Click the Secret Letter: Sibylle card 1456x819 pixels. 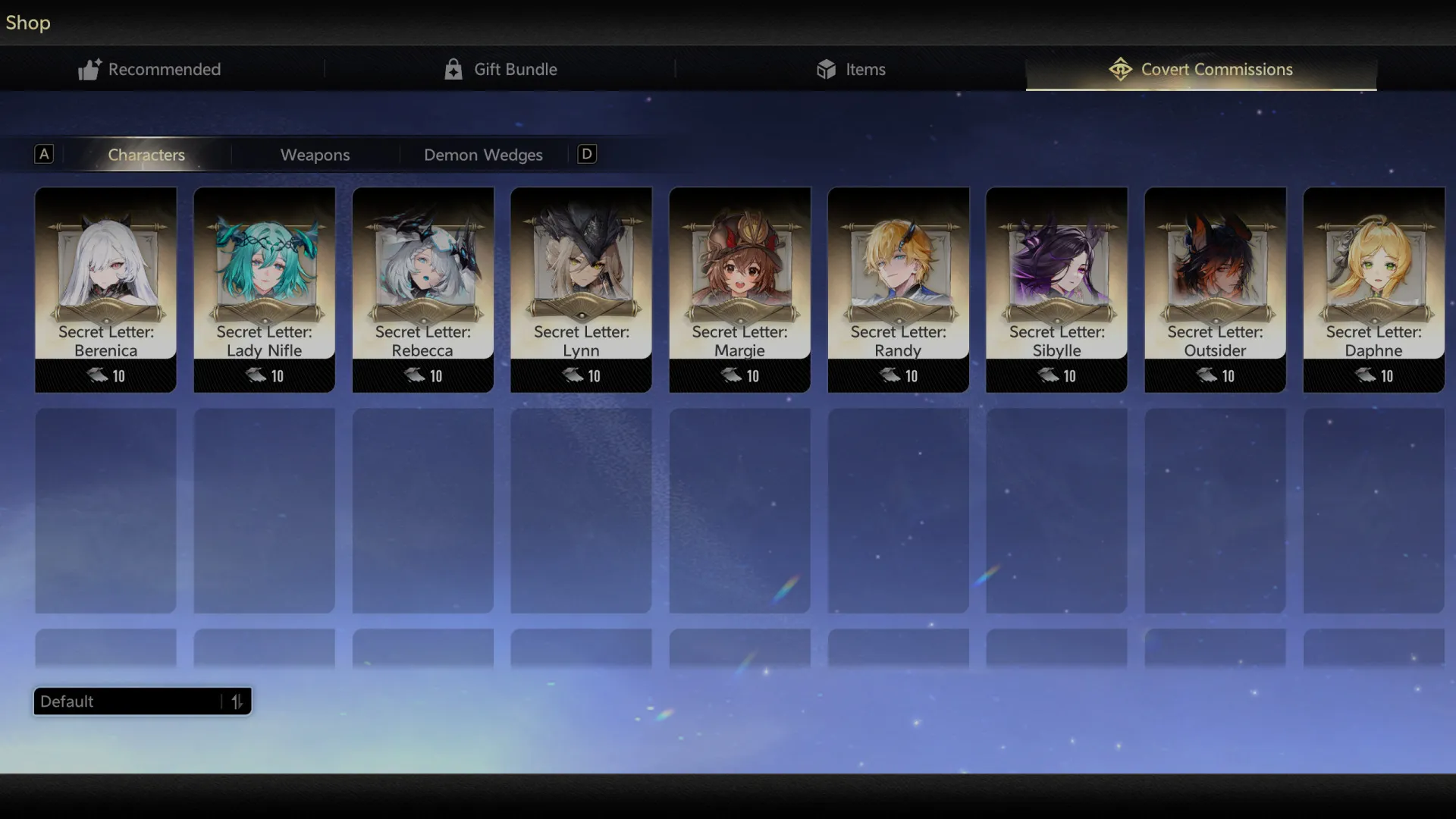pos(1056,289)
